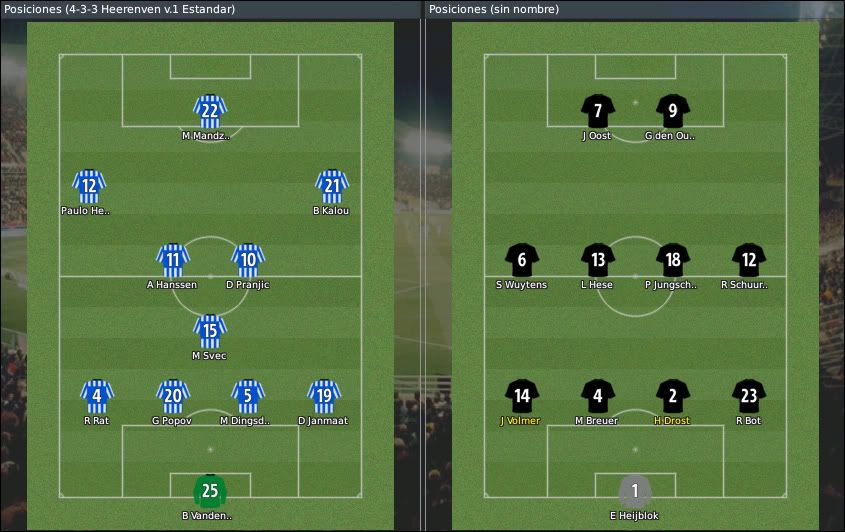Choose defender H Drost number 2

[673, 396]
